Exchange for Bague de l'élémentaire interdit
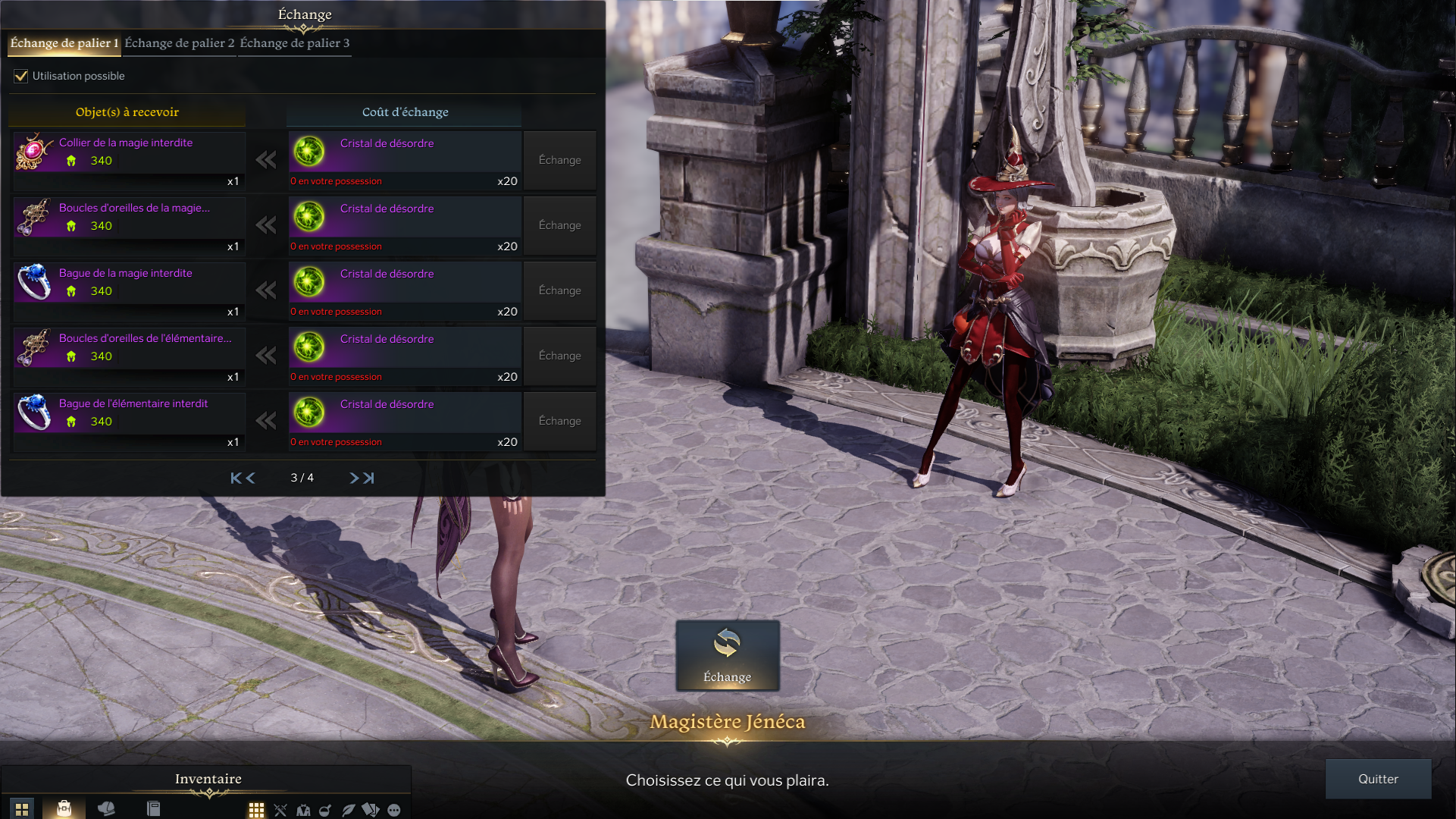Screen dimensions: 1456x819 [559, 421]
